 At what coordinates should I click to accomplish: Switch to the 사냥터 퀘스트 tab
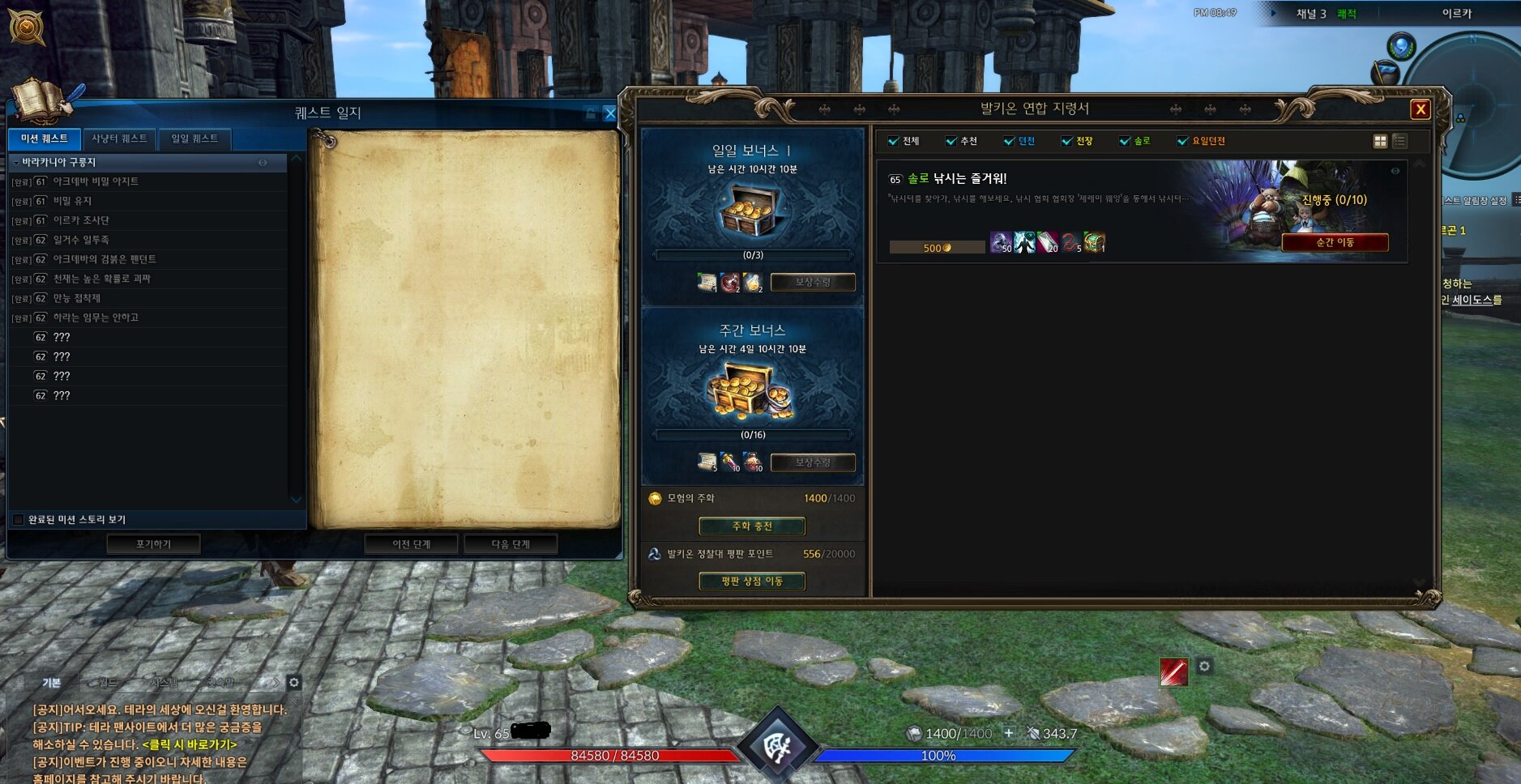pyautogui.click(x=119, y=138)
